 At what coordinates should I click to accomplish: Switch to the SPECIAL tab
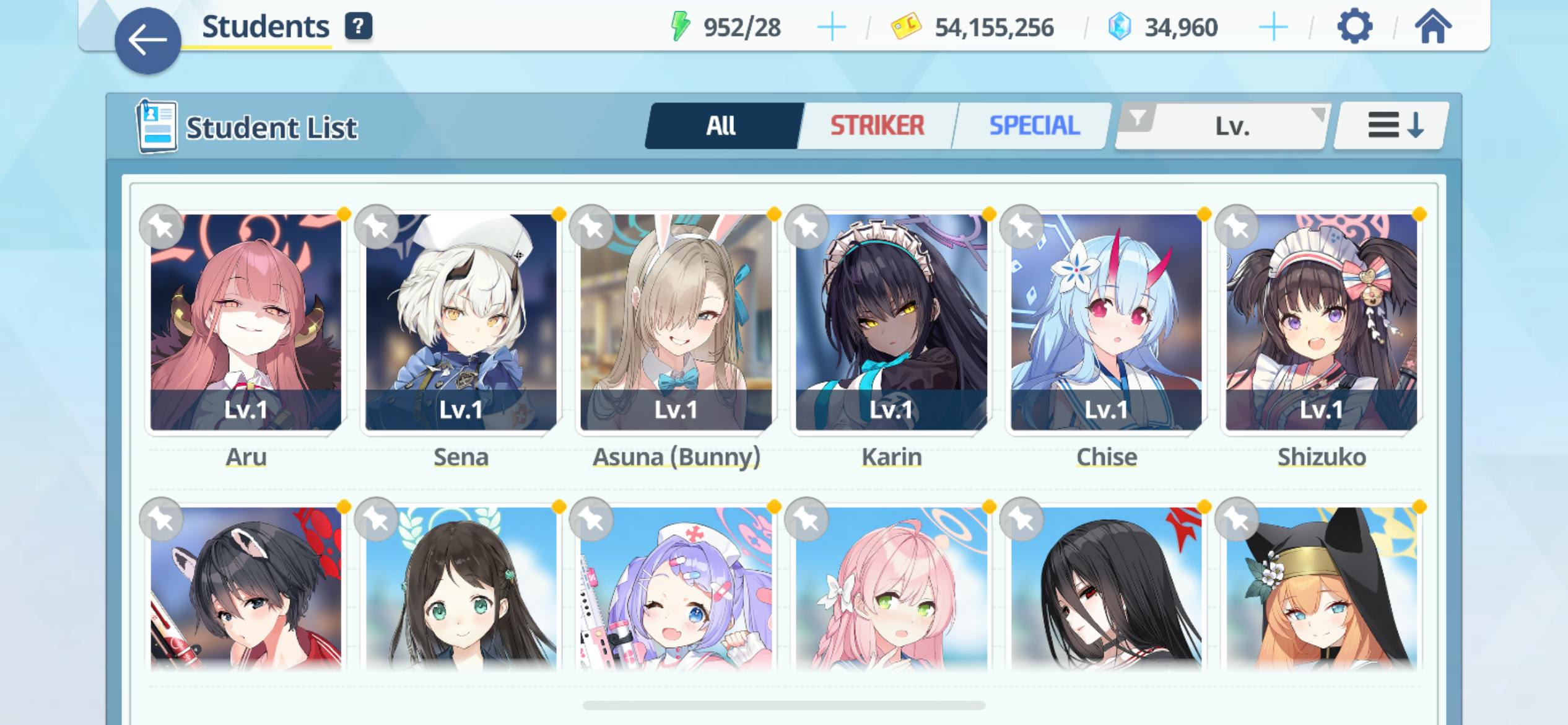1034,126
